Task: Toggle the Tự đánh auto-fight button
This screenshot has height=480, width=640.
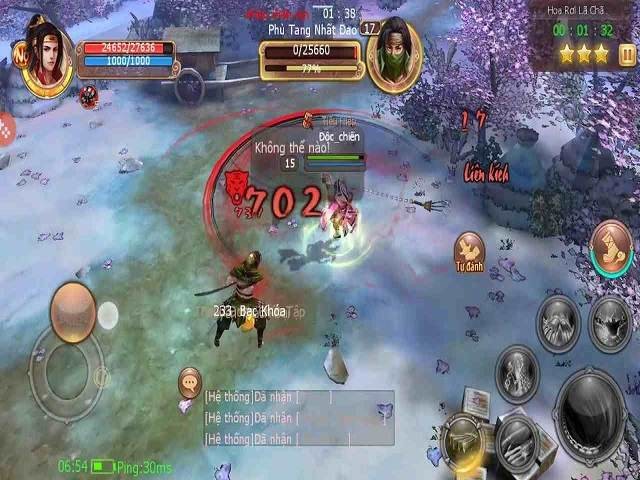Action: coord(469,249)
